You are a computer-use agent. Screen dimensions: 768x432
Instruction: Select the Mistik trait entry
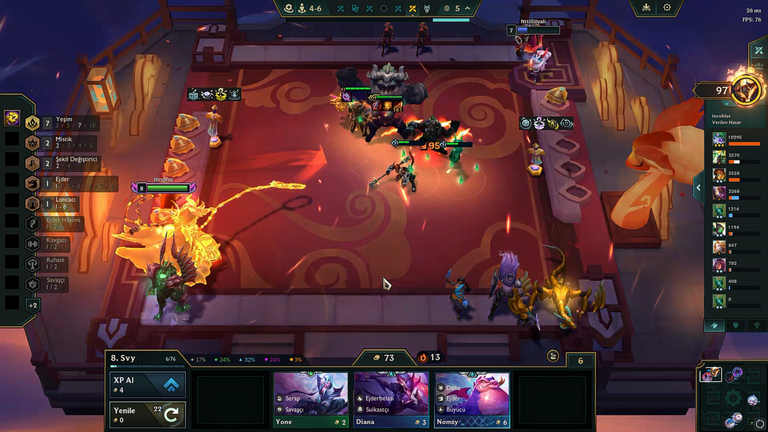coord(60,143)
